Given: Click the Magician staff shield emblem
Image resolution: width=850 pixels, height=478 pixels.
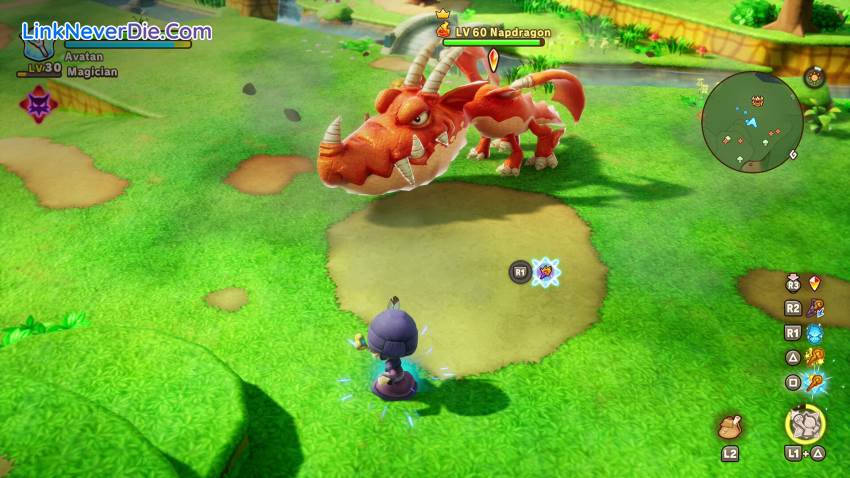Looking at the screenshot, I should tap(40, 48).
